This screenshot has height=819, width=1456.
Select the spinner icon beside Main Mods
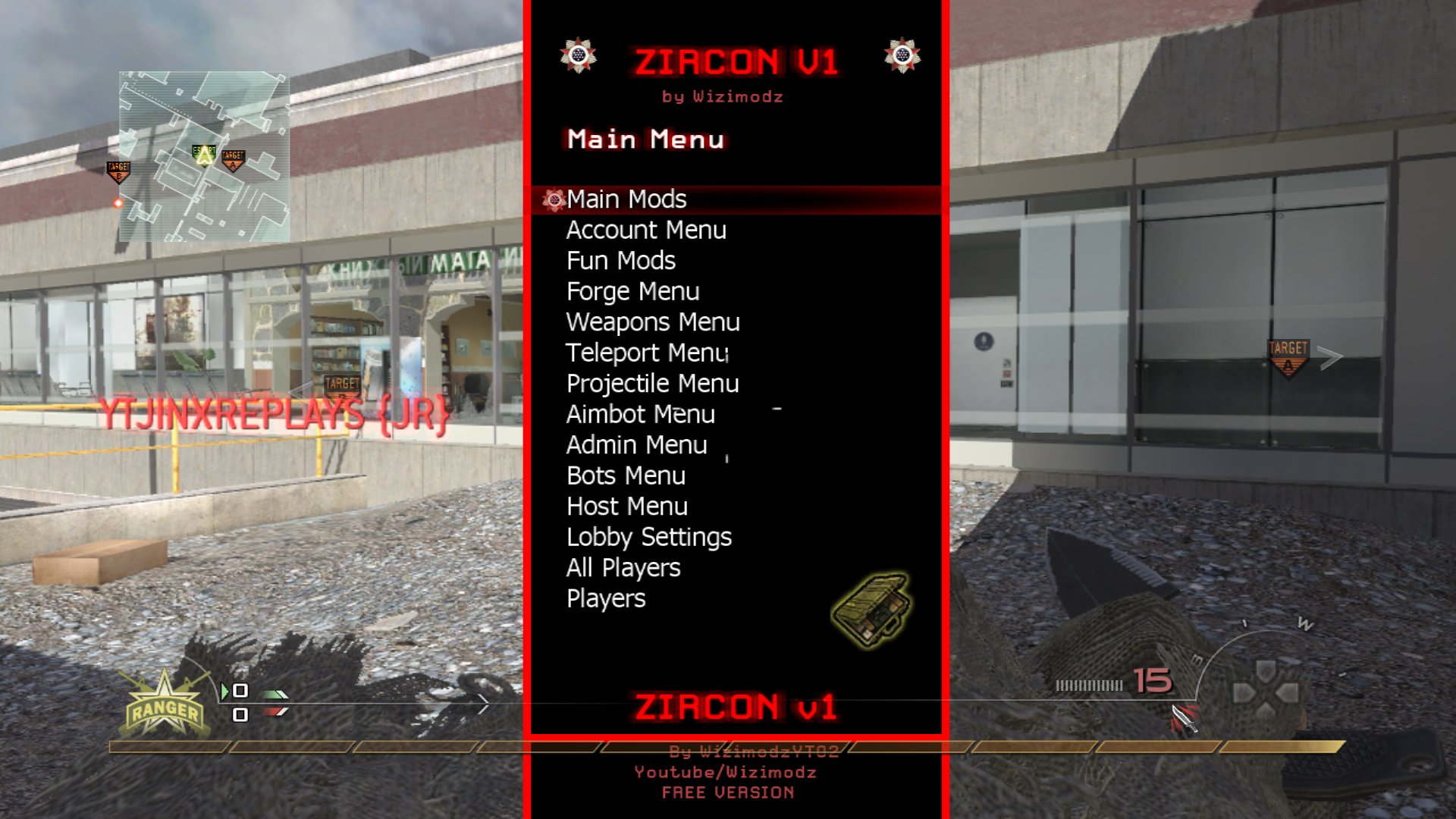pos(554,199)
